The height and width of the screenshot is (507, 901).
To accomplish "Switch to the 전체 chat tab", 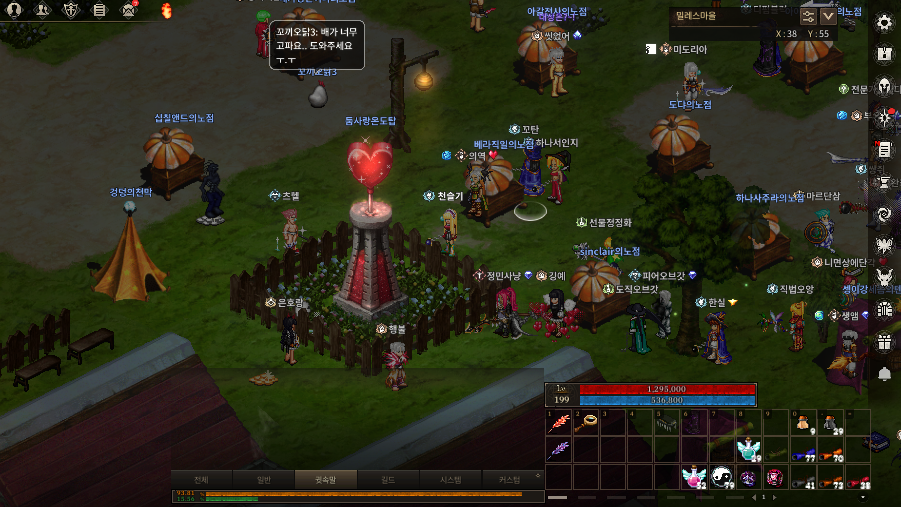I will click(x=200, y=479).
